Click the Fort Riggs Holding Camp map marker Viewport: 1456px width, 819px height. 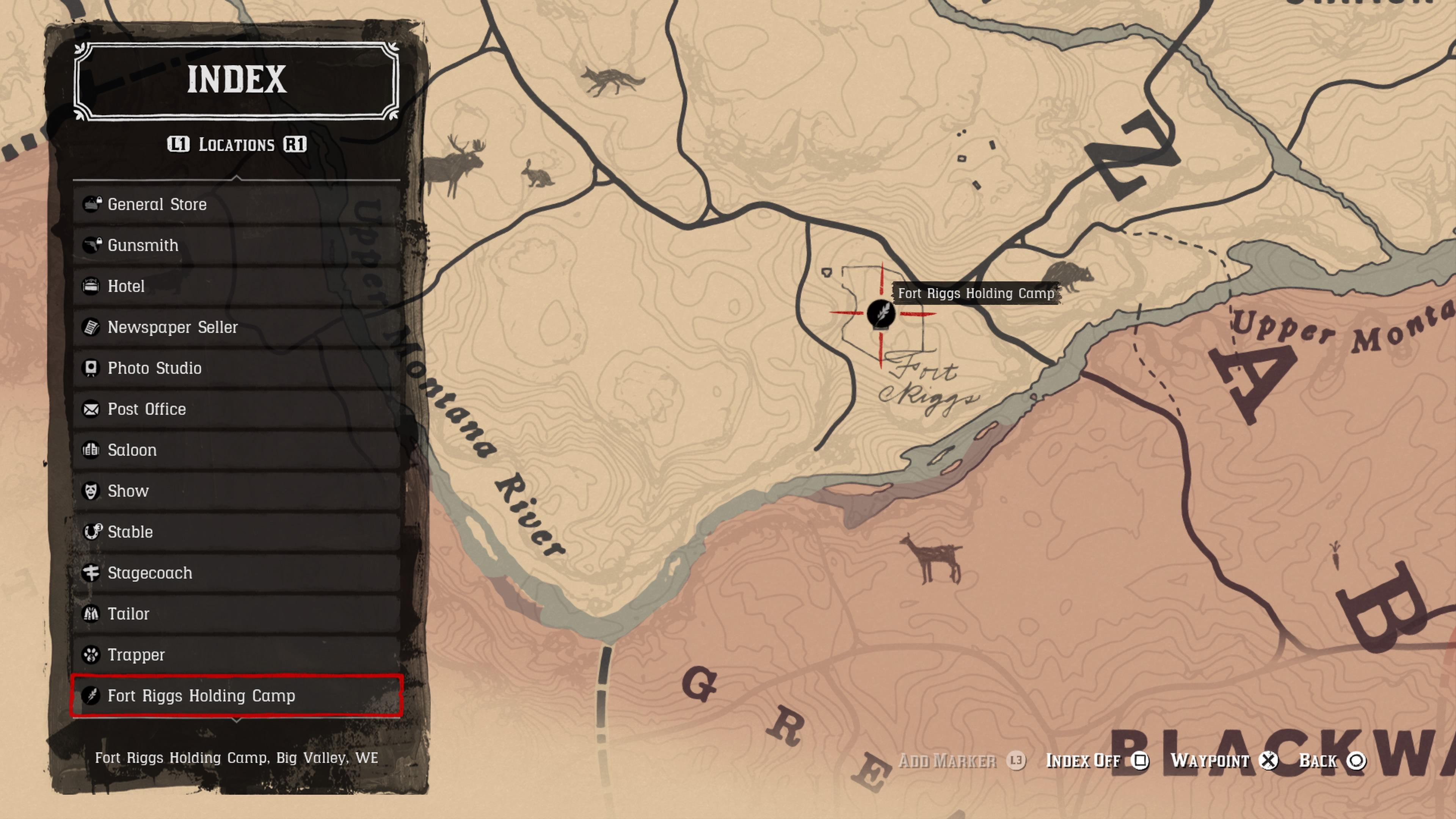click(x=882, y=315)
